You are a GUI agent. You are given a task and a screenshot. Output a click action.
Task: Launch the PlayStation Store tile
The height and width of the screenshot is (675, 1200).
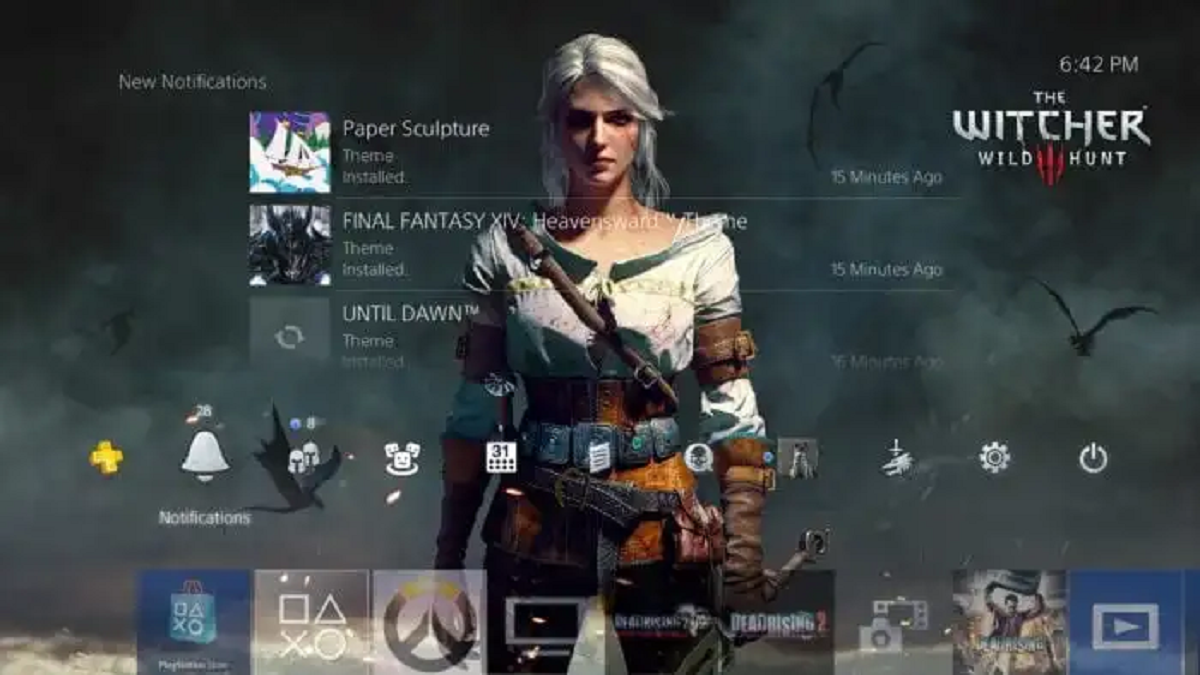[194, 621]
